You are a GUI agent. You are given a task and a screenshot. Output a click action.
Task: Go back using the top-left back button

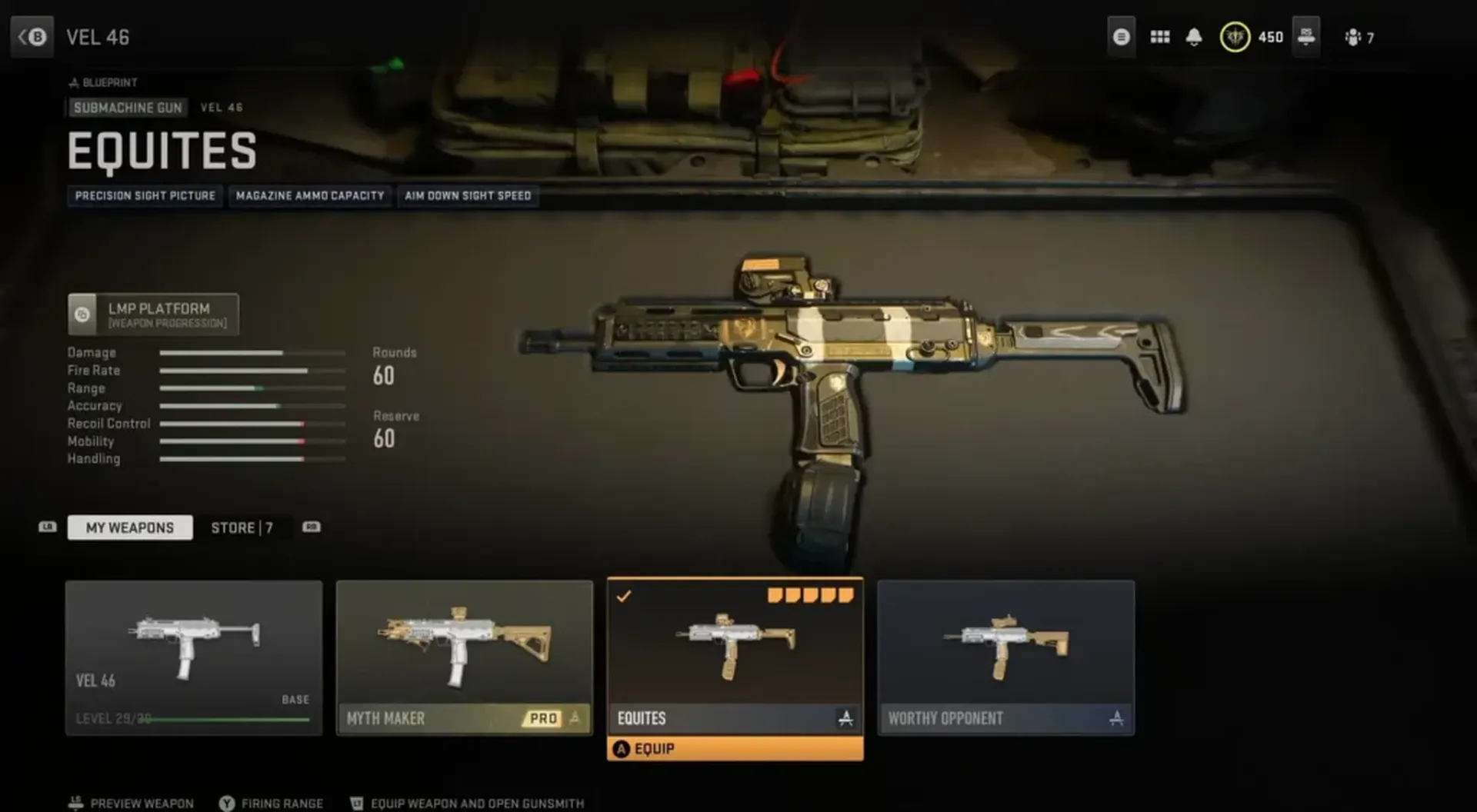(32, 37)
